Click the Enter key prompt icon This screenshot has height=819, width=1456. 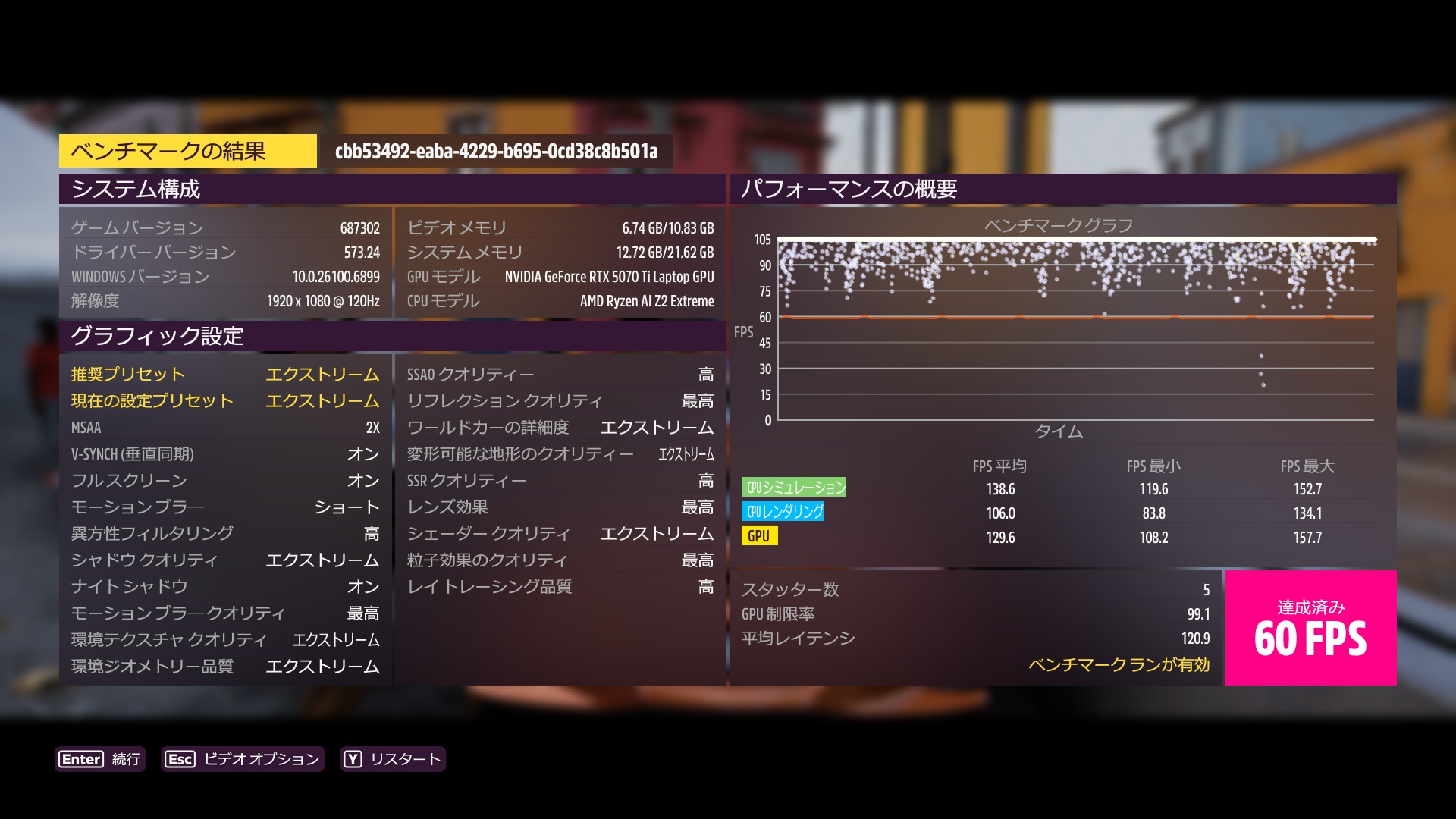point(83,759)
